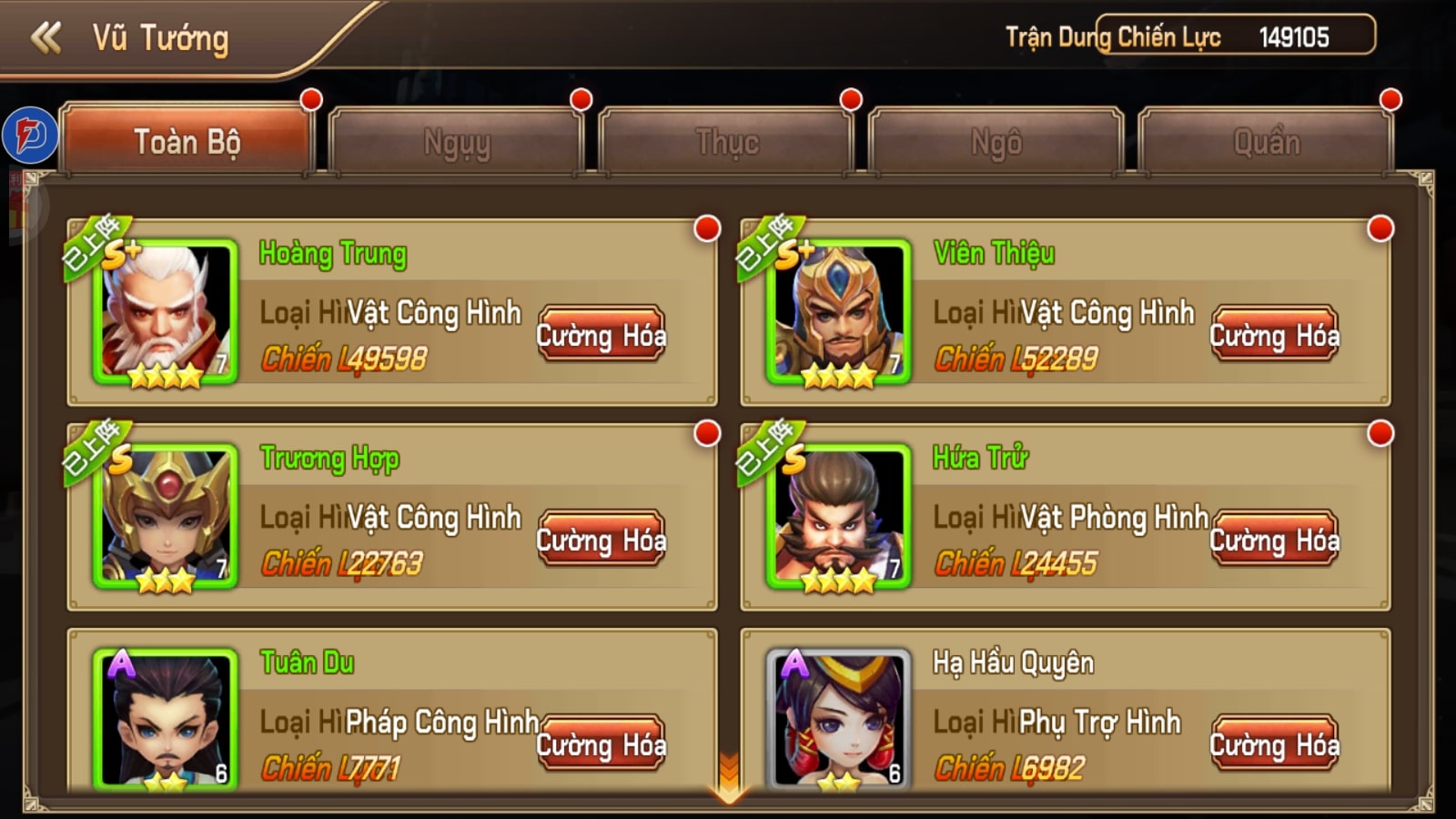1456x819 pixels.
Task: Click Cường Hóa for Hoàng Trung
Action: point(601,335)
